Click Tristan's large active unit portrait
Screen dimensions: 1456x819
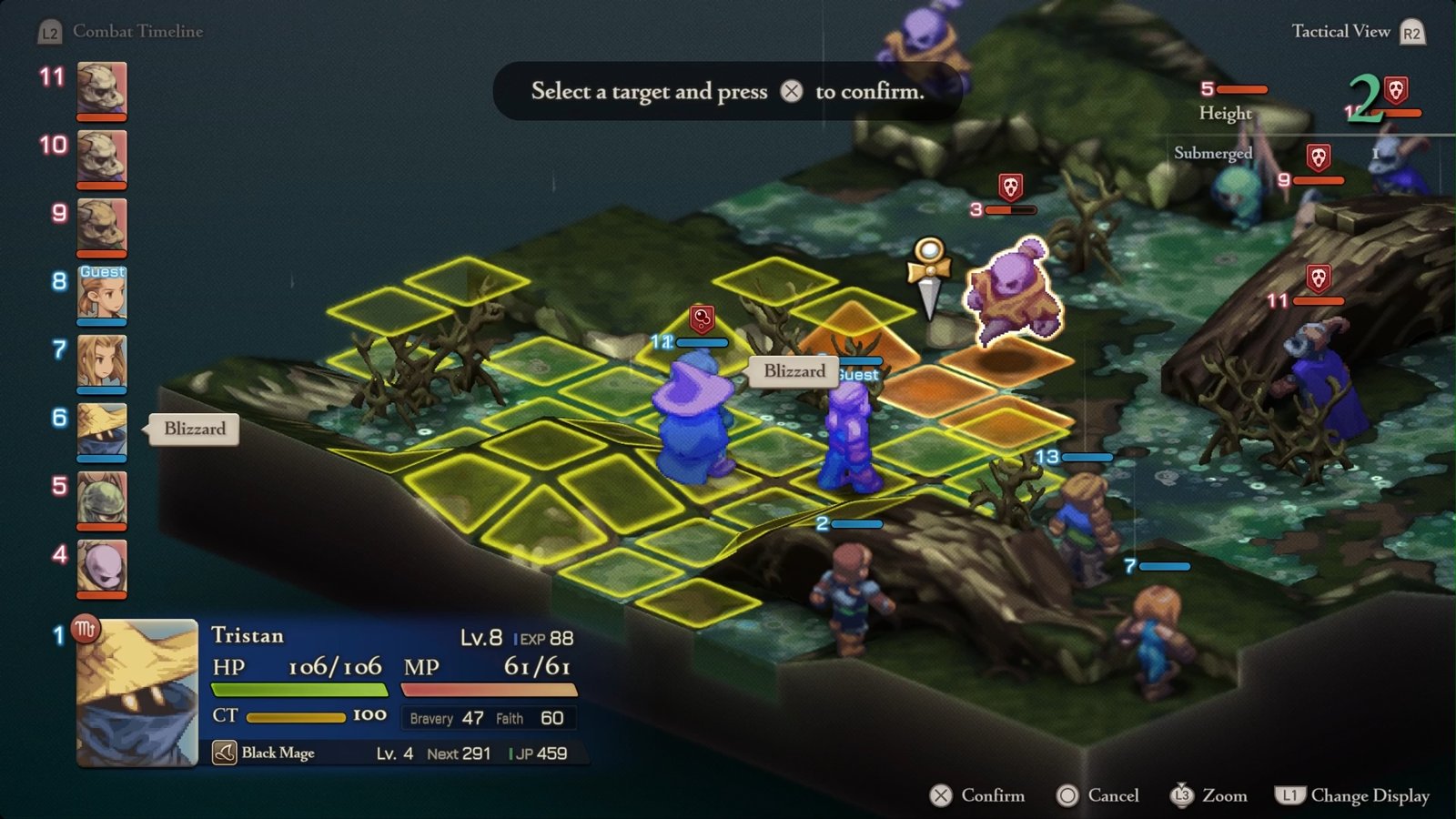(x=137, y=693)
